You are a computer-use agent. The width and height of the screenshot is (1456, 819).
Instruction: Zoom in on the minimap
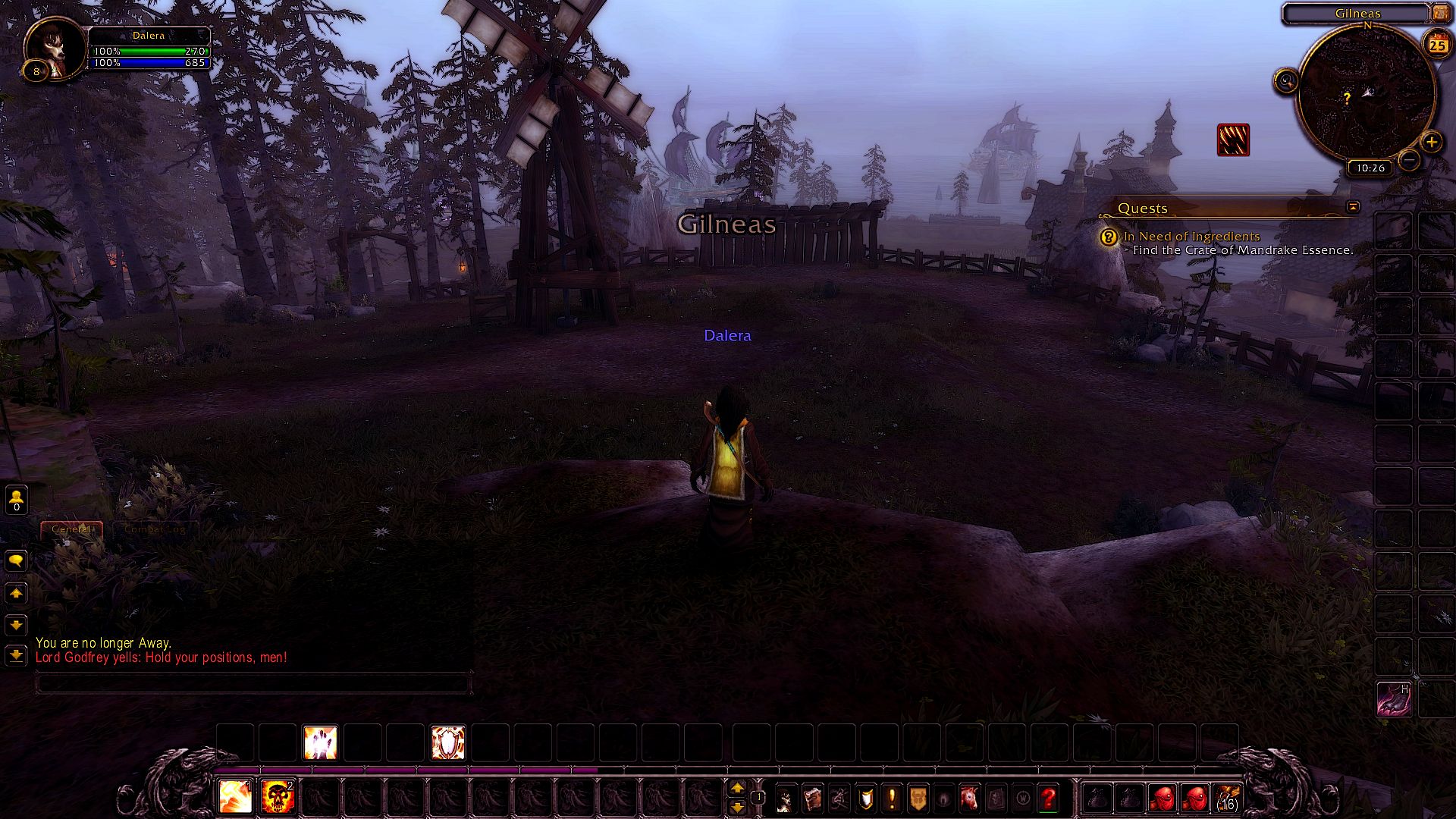1431,142
